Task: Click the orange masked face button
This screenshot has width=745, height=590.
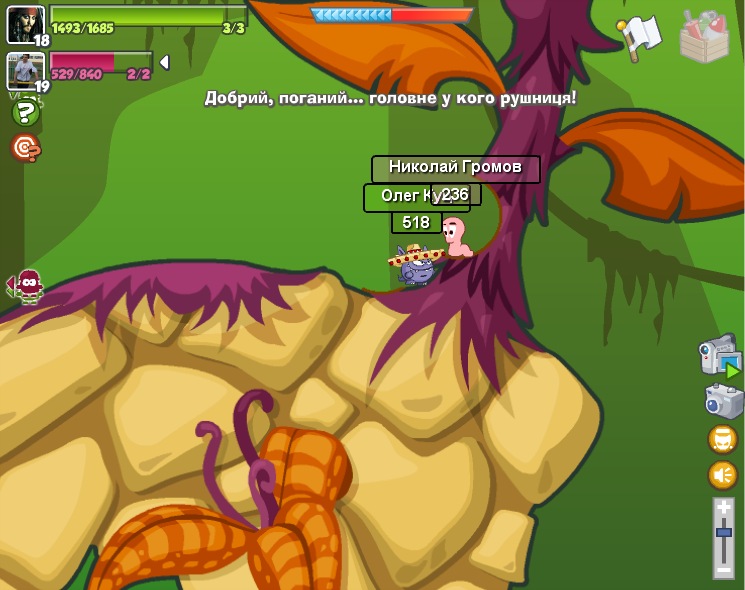Action: [722, 439]
